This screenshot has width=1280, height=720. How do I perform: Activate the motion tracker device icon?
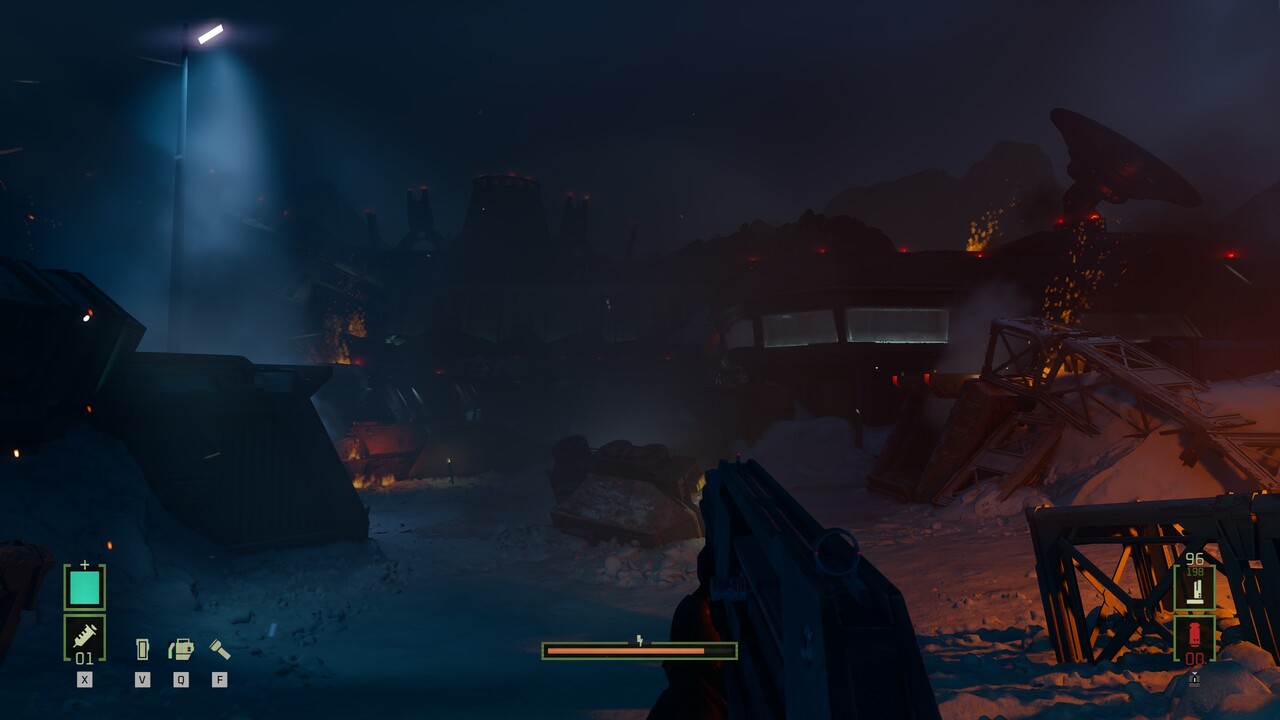click(x=142, y=650)
